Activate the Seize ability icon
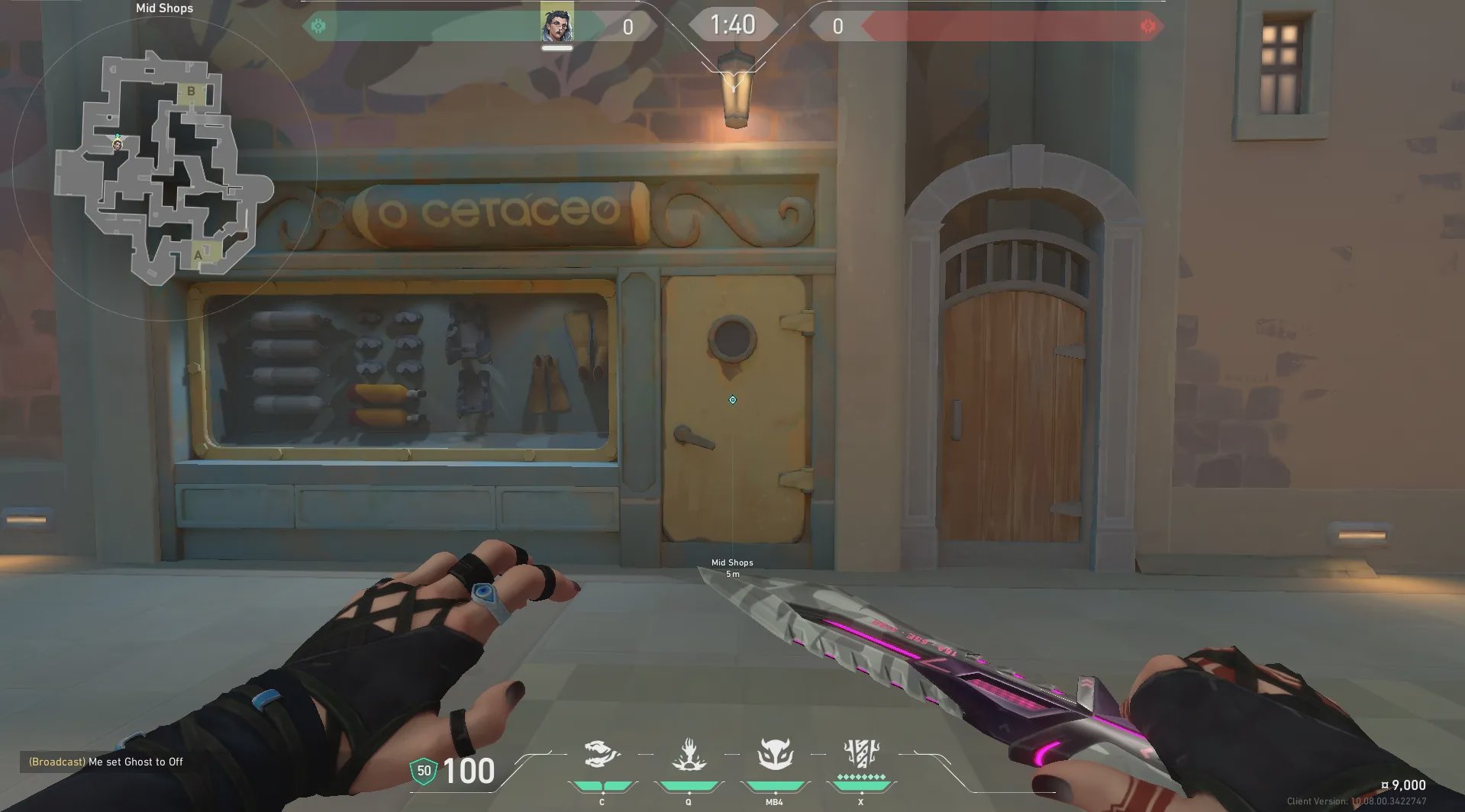This screenshot has height=812, width=1465. (x=689, y=756)
